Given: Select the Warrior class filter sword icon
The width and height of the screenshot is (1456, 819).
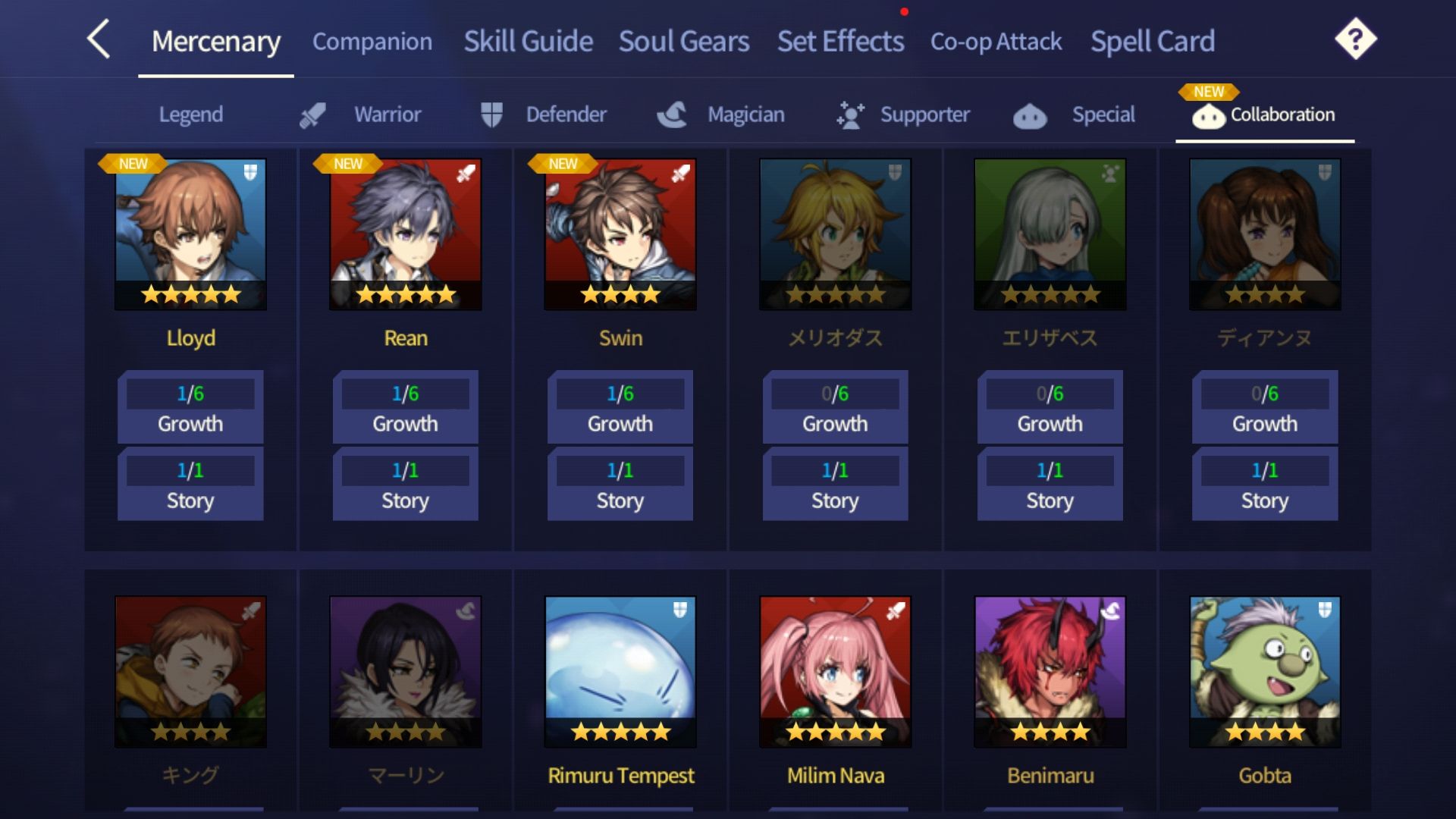Looking at the screenshot, I should (313, 114).
